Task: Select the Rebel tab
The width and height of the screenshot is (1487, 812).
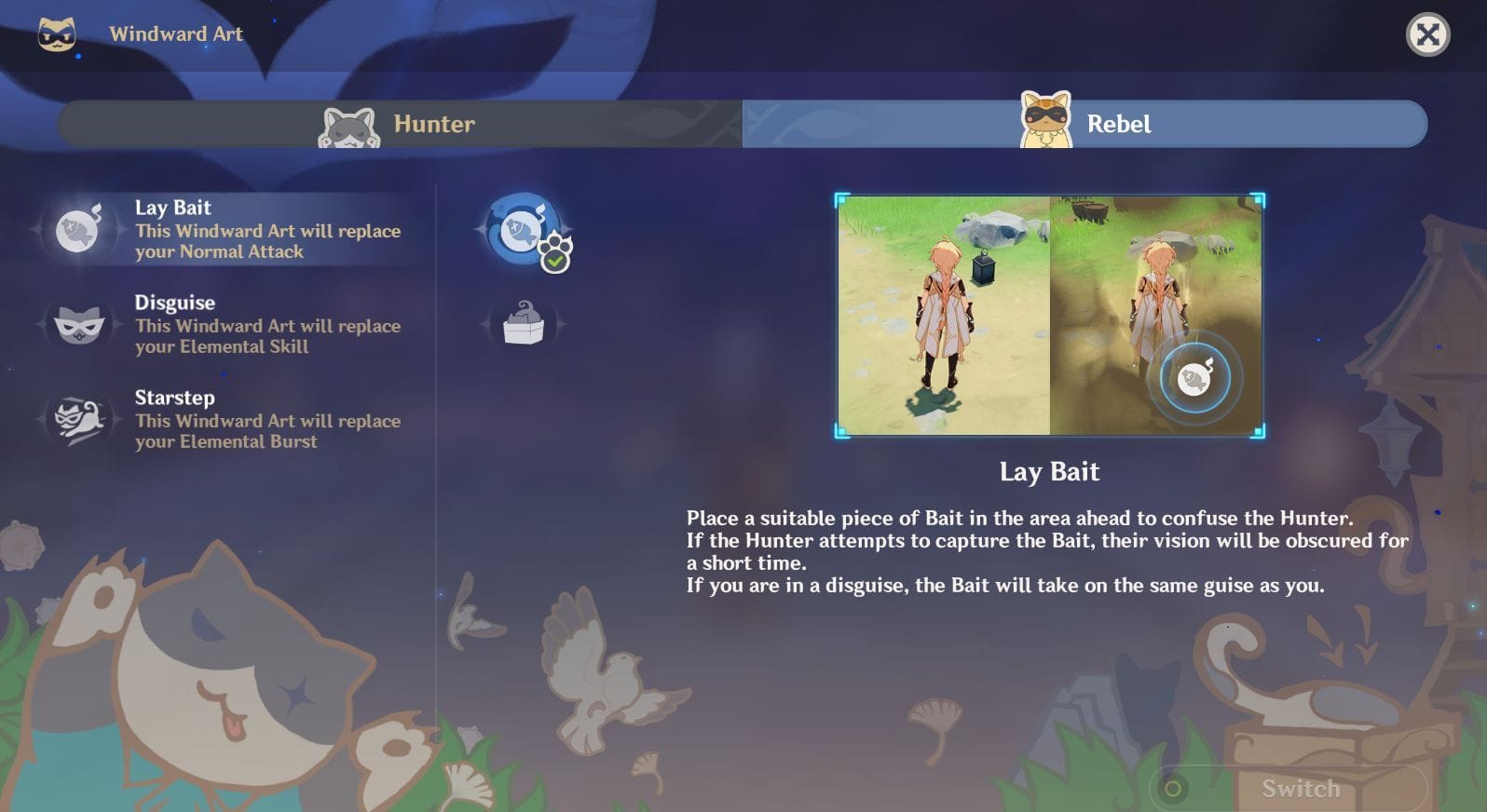Action: 1085,124
